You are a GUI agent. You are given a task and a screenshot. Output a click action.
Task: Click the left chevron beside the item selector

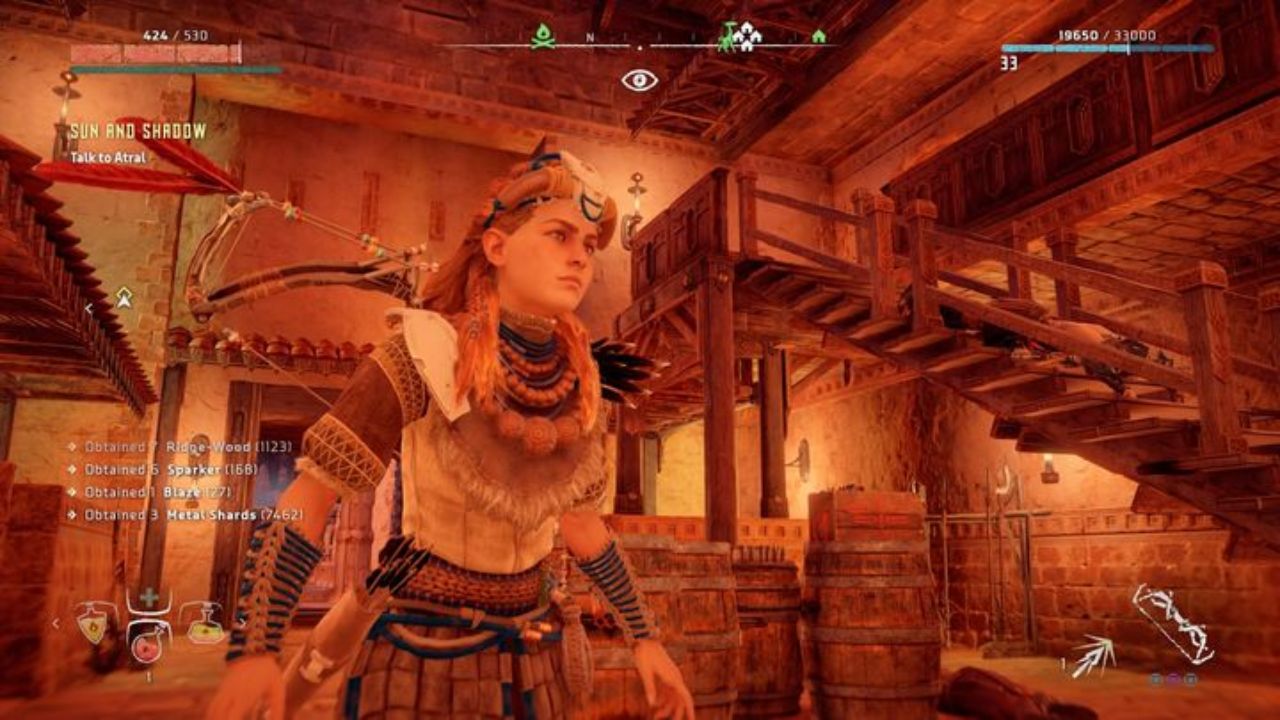click(56, 623)
